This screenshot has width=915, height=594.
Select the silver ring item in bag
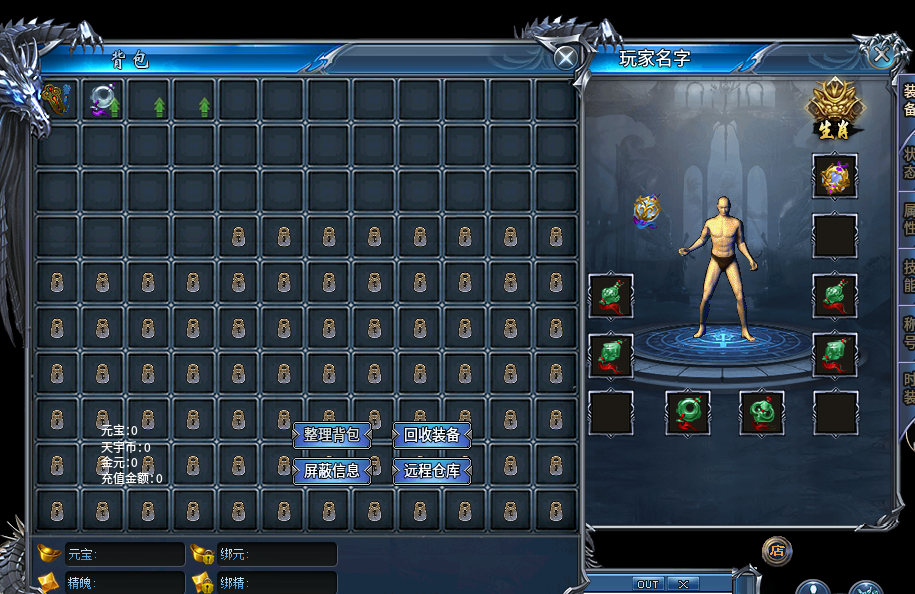pos(103,100)
